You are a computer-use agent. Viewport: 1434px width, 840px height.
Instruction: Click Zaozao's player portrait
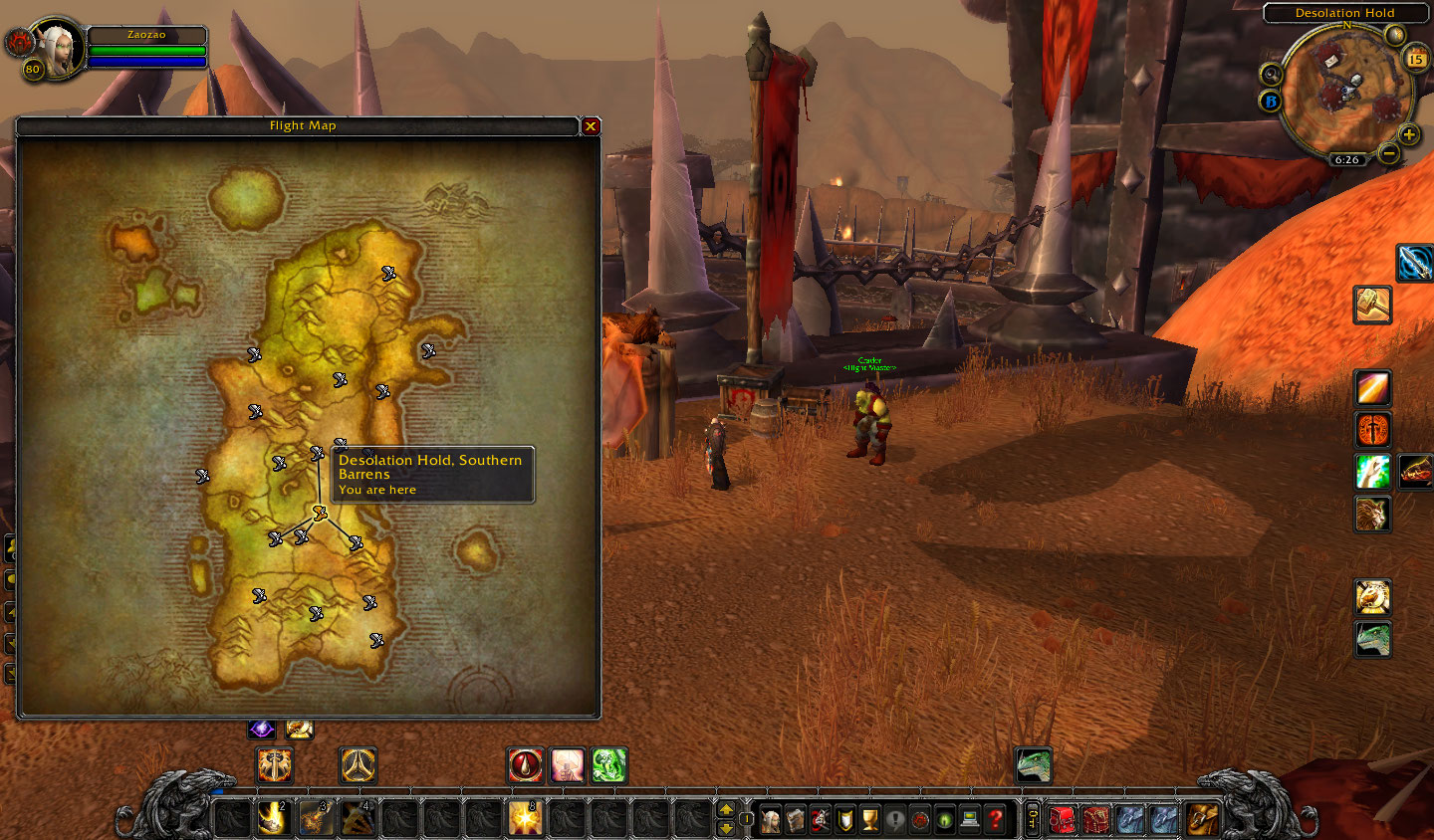click(59, 48)
